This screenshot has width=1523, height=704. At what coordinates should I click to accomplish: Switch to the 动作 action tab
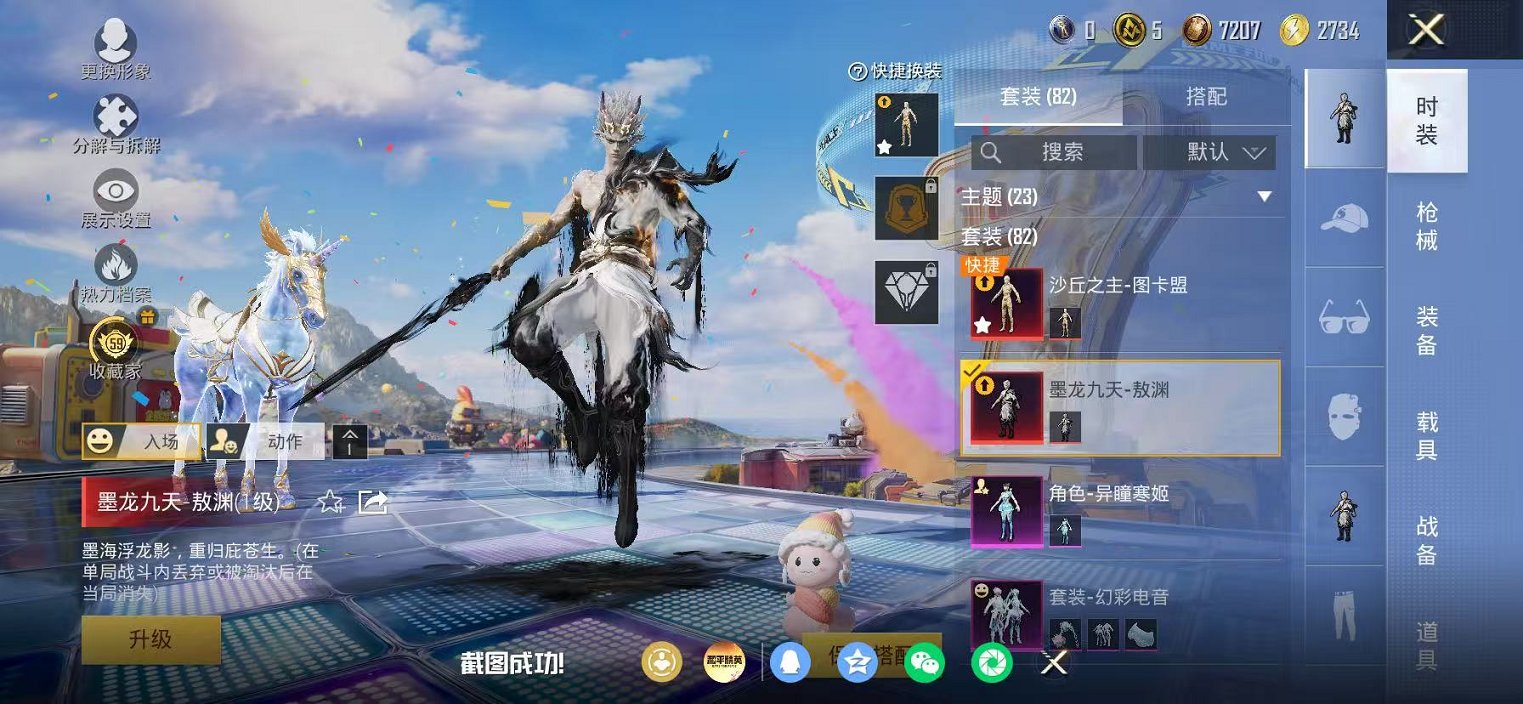click(266, 441)
